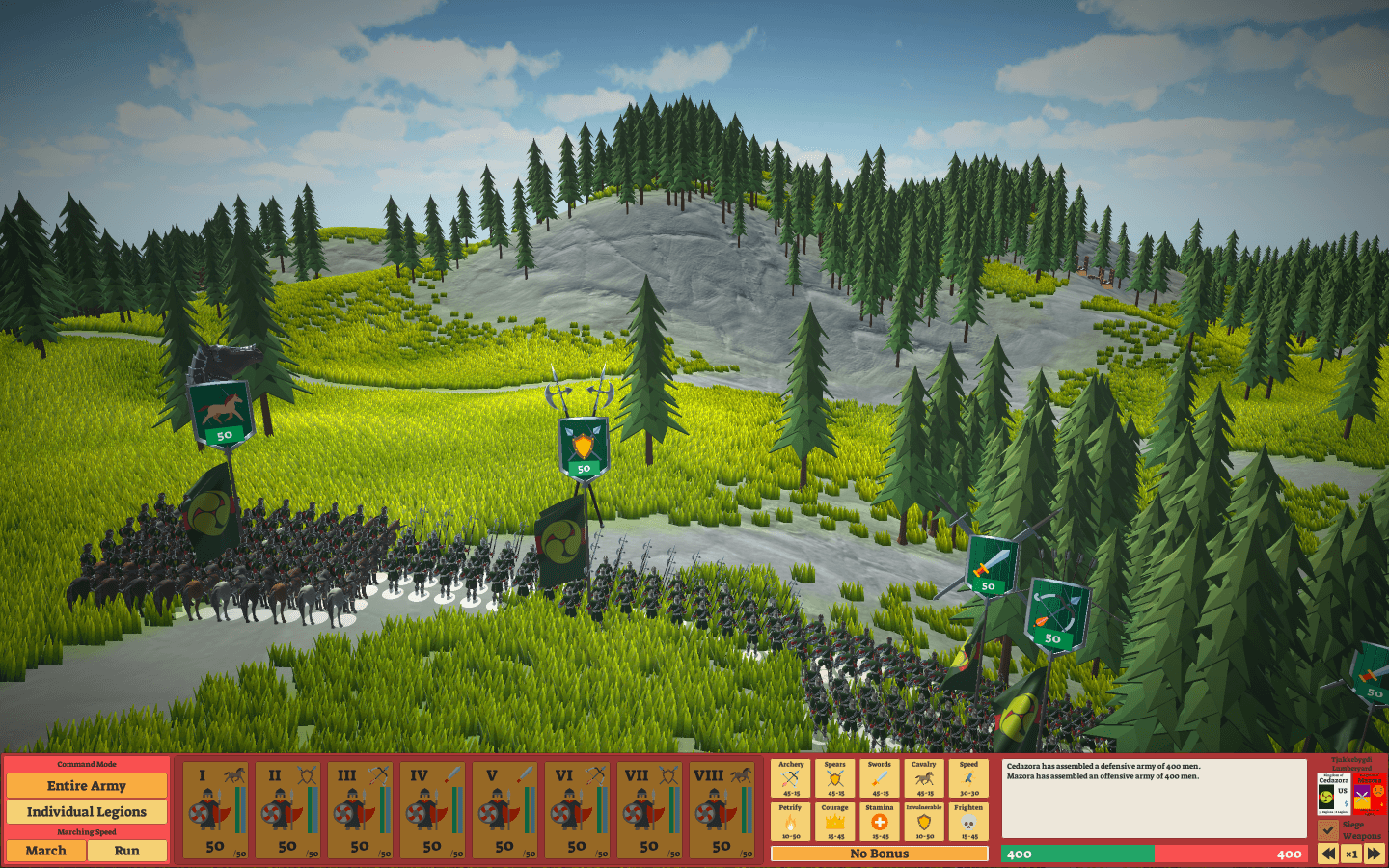Click the No Bonus button
This screenshot has width=1389, height=868.
[880, 854]
